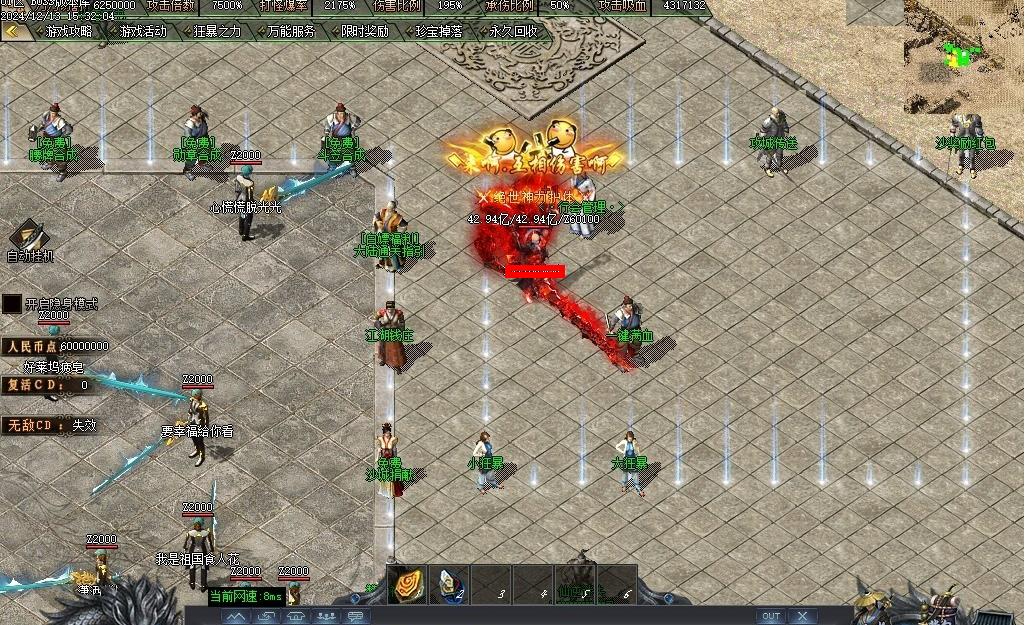Open the minimap in the corner
The image size is (1030, 625).
965,55
